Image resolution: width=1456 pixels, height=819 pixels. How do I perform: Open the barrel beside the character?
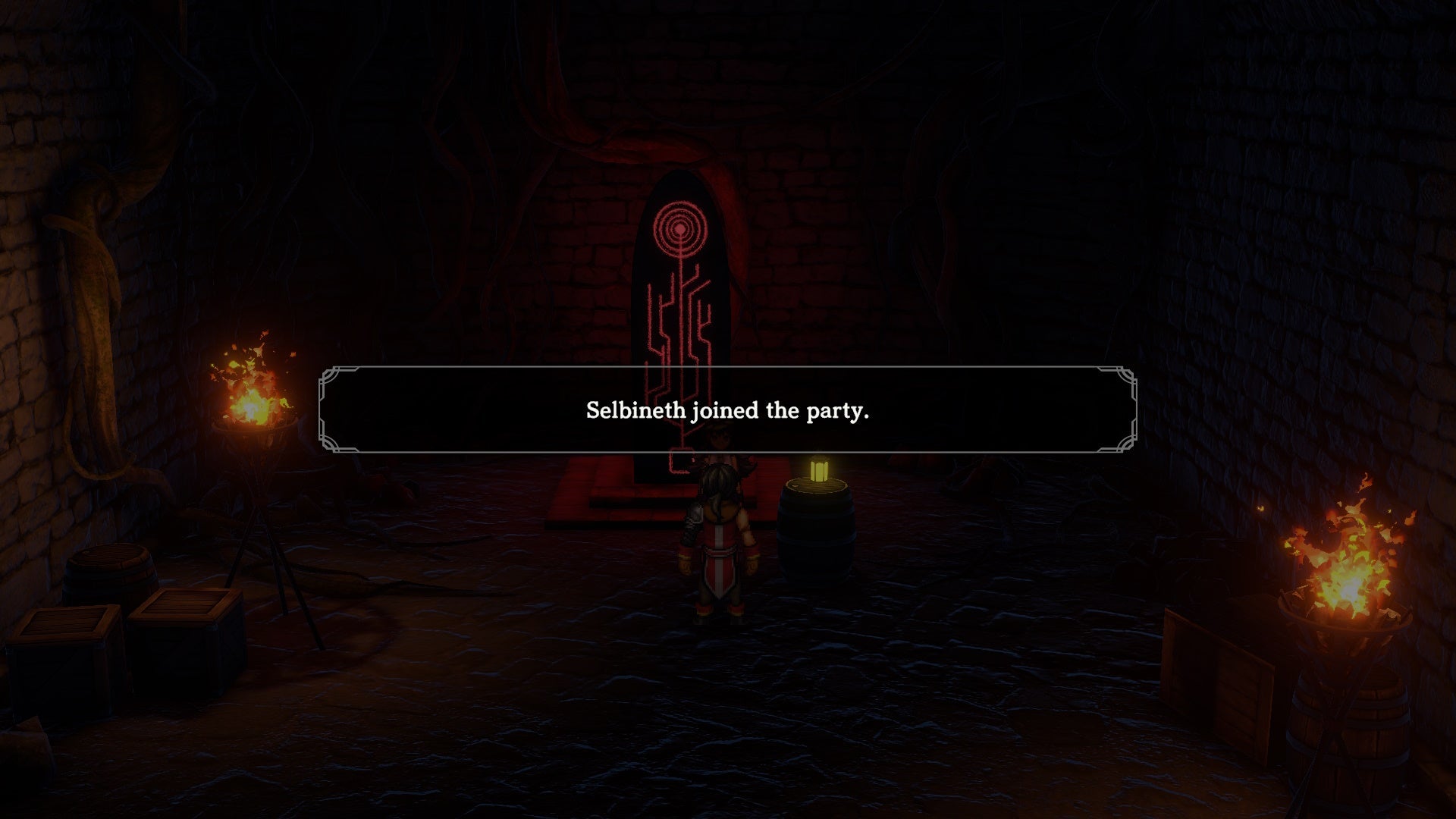click(815, 531)
